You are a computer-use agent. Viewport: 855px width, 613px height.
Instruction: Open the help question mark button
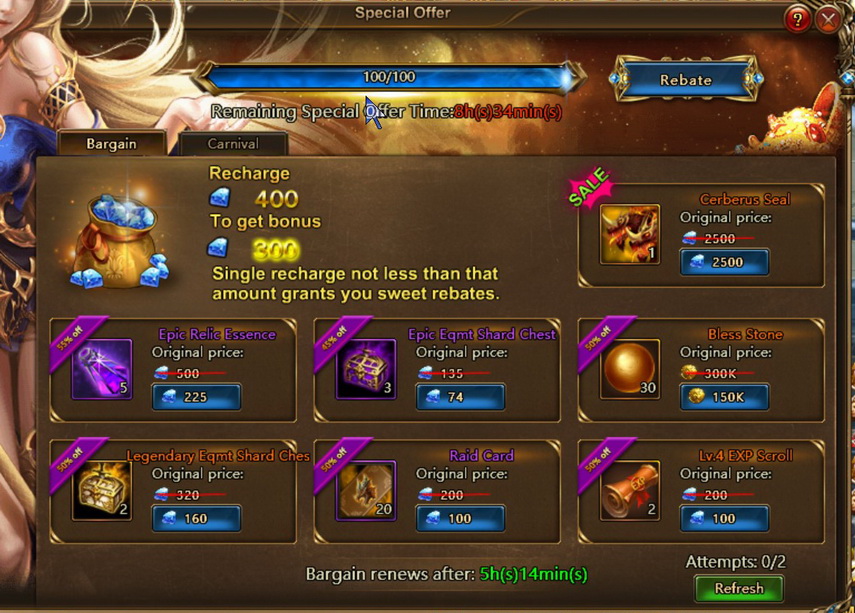coord(797,19)
